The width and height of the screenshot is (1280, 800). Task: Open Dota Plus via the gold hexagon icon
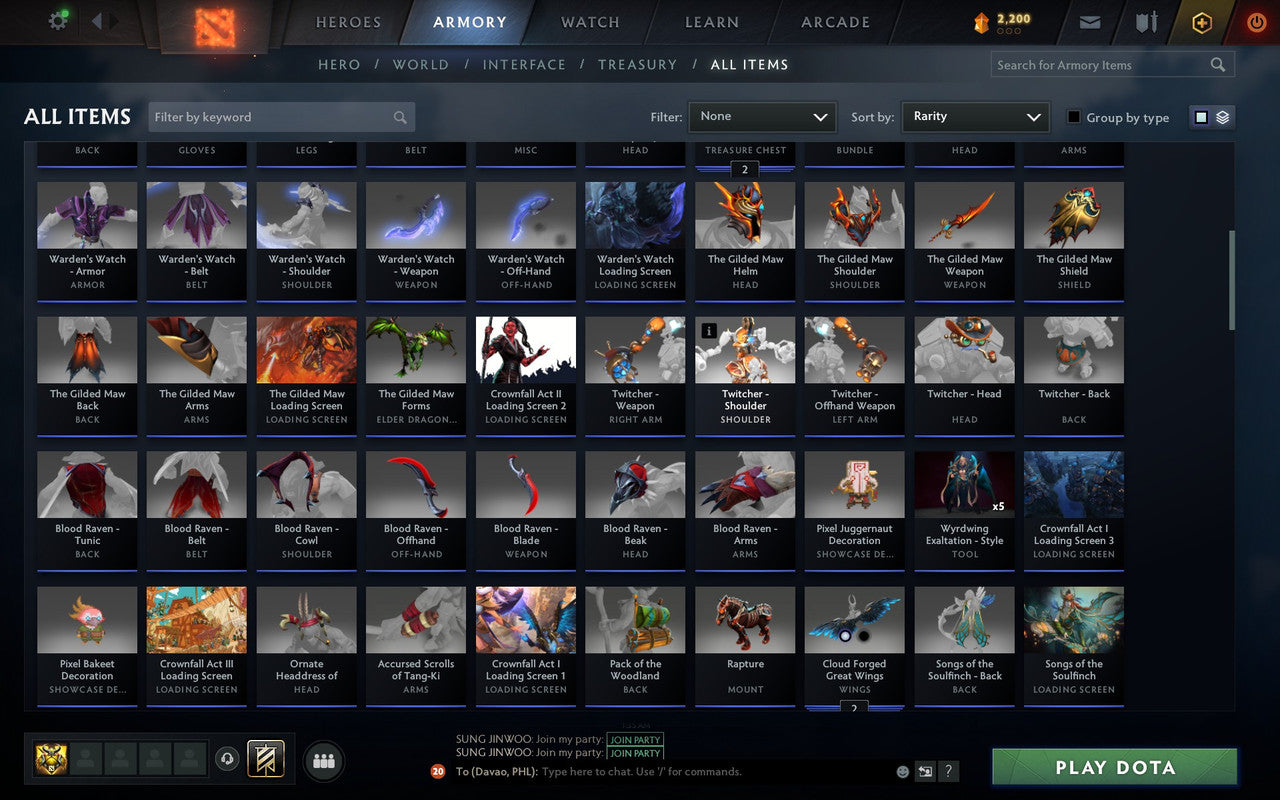click(x=1201, y=22)
